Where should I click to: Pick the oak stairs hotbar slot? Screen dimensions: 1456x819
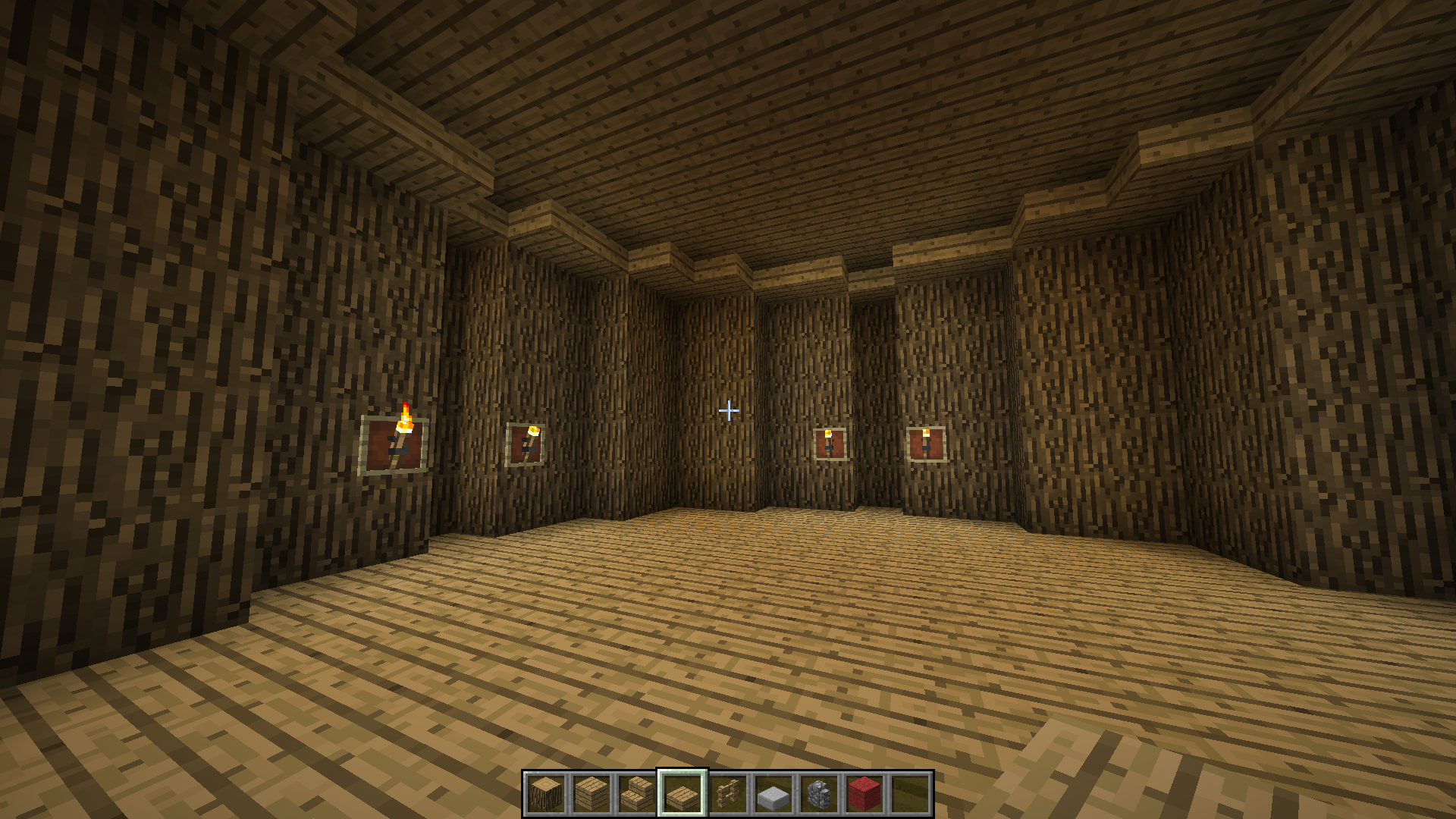tap(637, 794)
